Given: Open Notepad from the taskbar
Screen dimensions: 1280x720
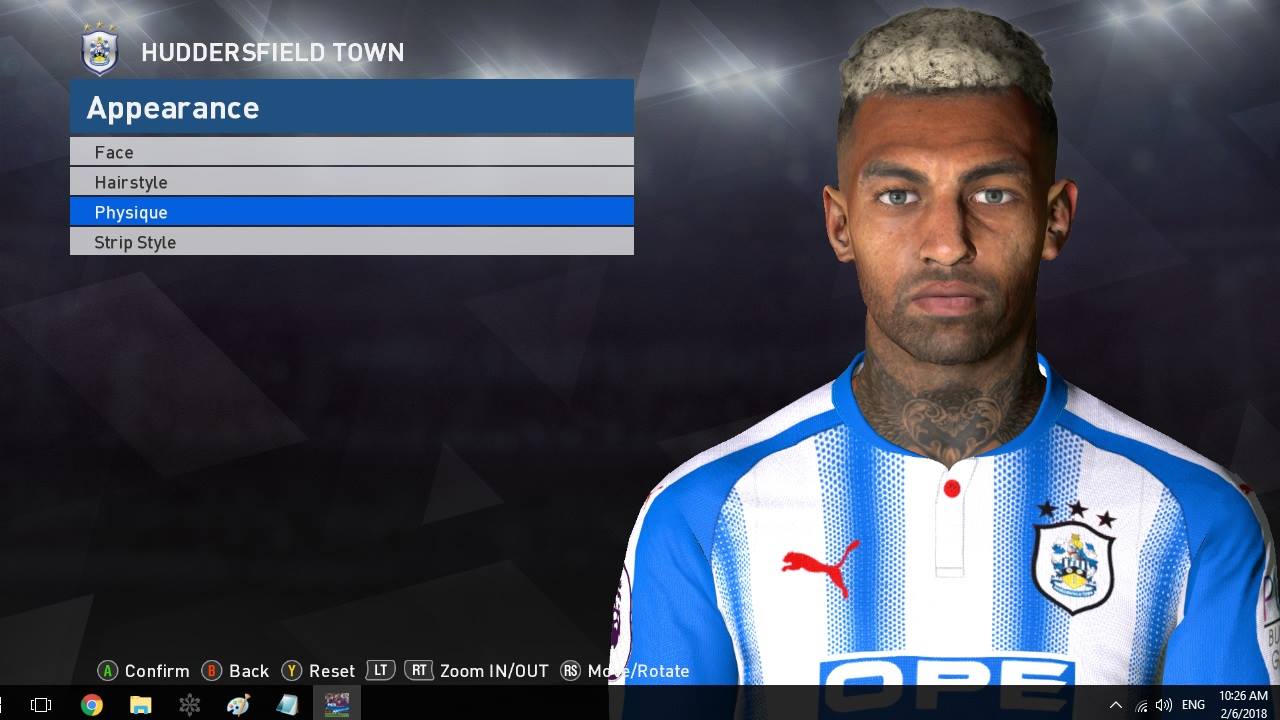Looking at the screenshot, I should pyautogui.click(x=287, y=703).
